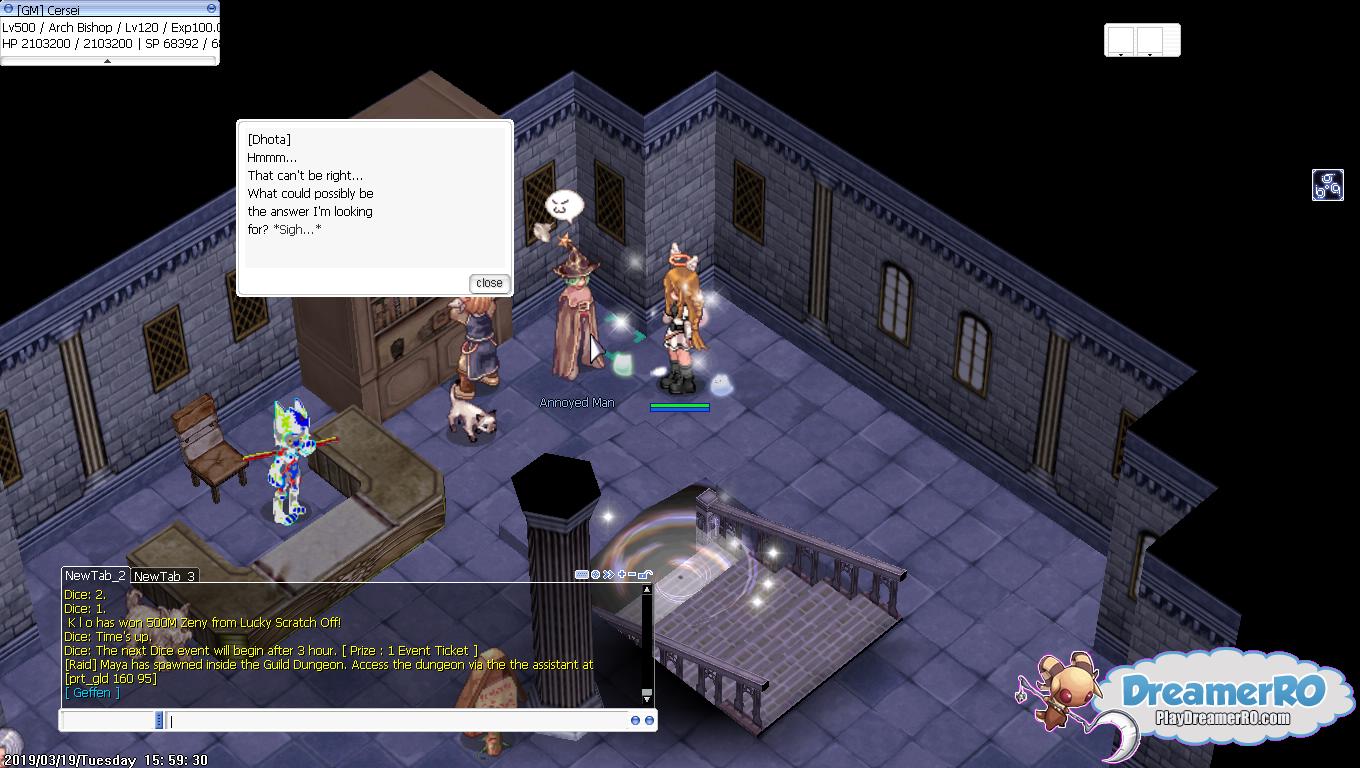Expand the status window with the up arrow
The image size is (1360, 768).
(x=108, y=61)
